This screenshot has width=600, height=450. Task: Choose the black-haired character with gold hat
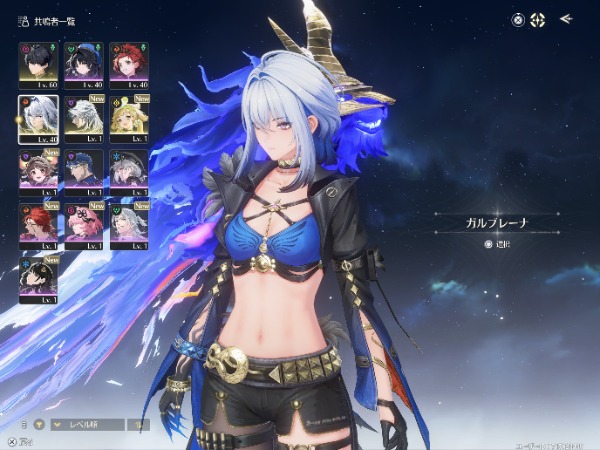tap(37, 280)
